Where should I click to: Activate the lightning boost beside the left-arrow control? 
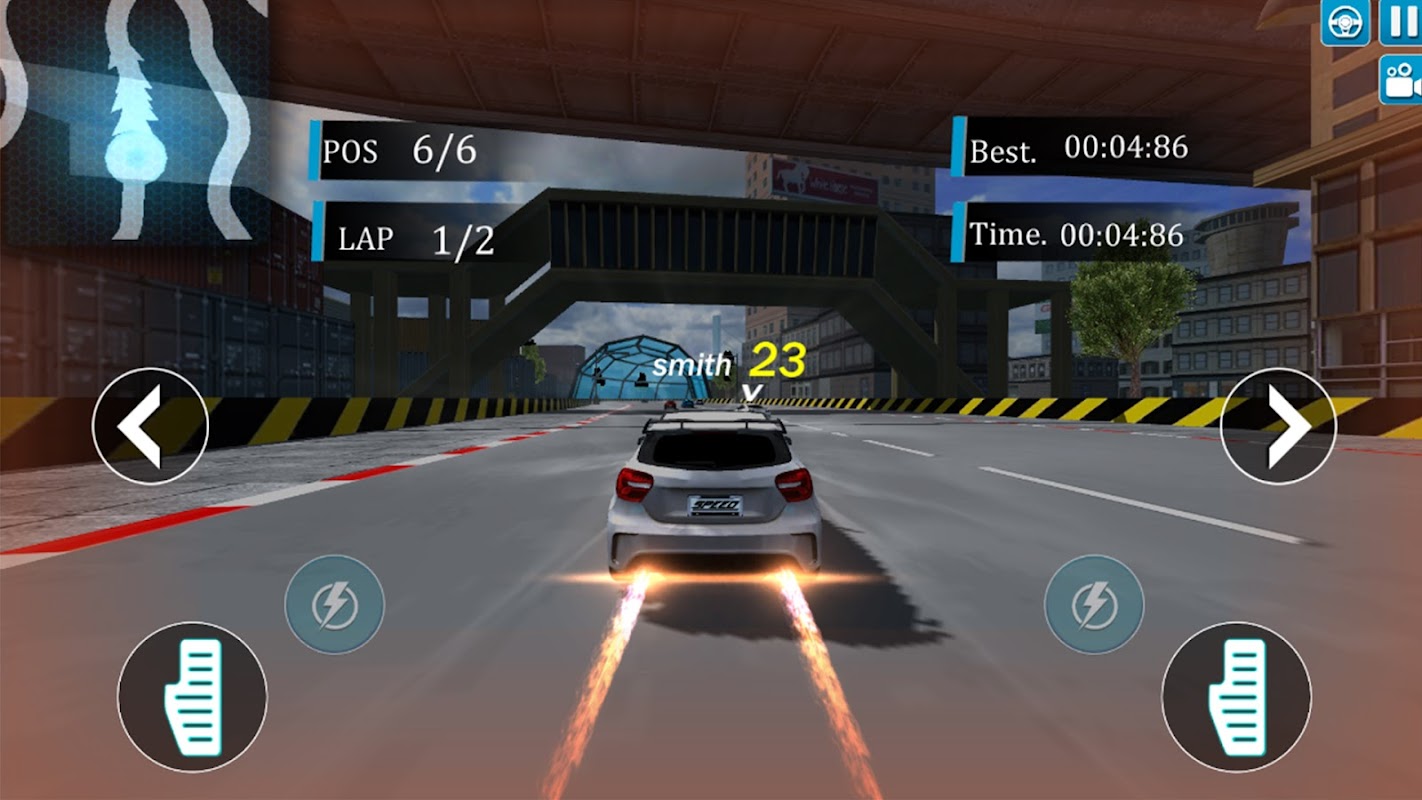point(334,605)
